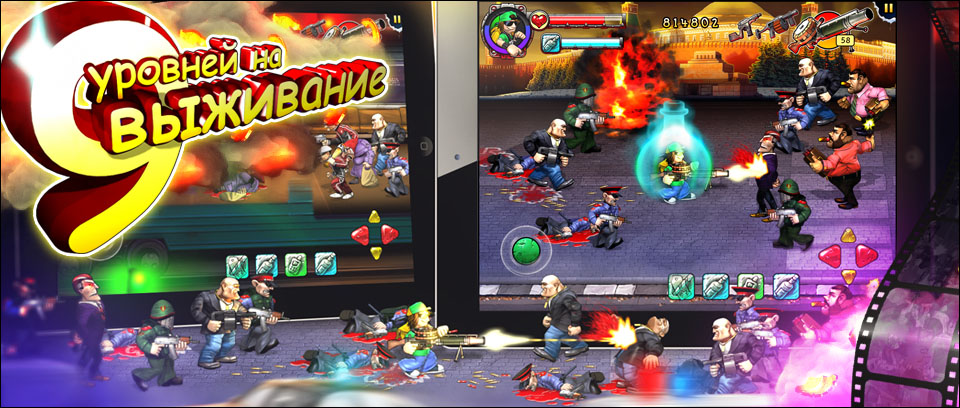Tap the red left arrow on right tablet
The image size is (960, 408).
click(831, 255)
